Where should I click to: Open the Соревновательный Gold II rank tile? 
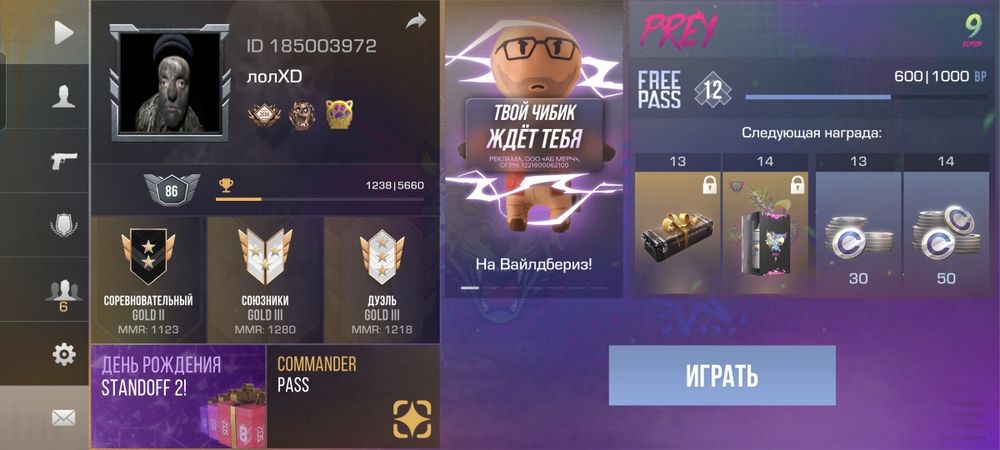pos(148,280)
